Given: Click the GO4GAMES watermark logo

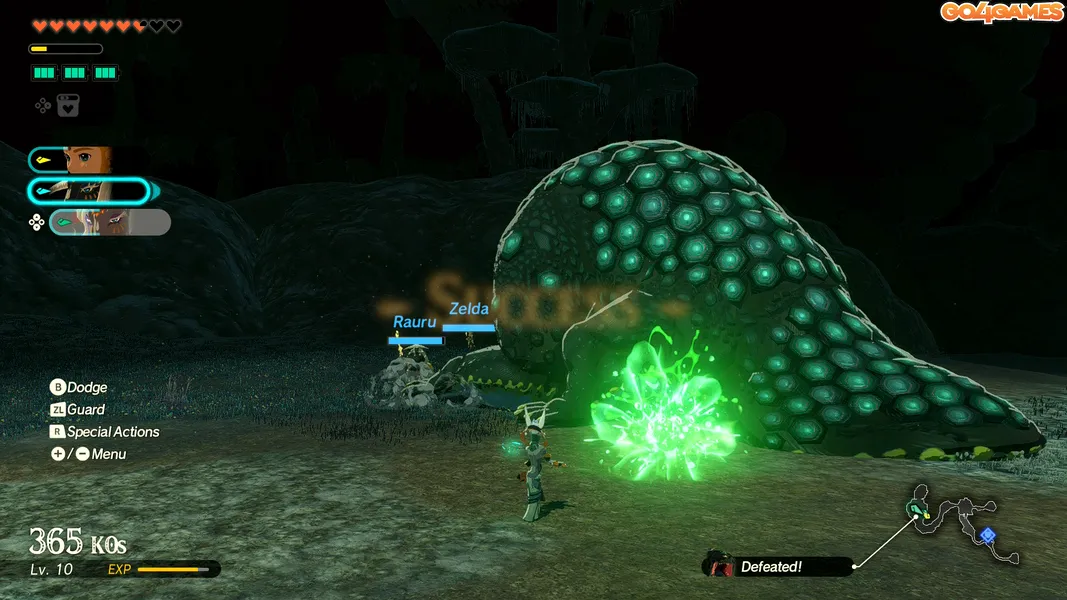Looking at the screenshot, I should (x=1001, y=12).
